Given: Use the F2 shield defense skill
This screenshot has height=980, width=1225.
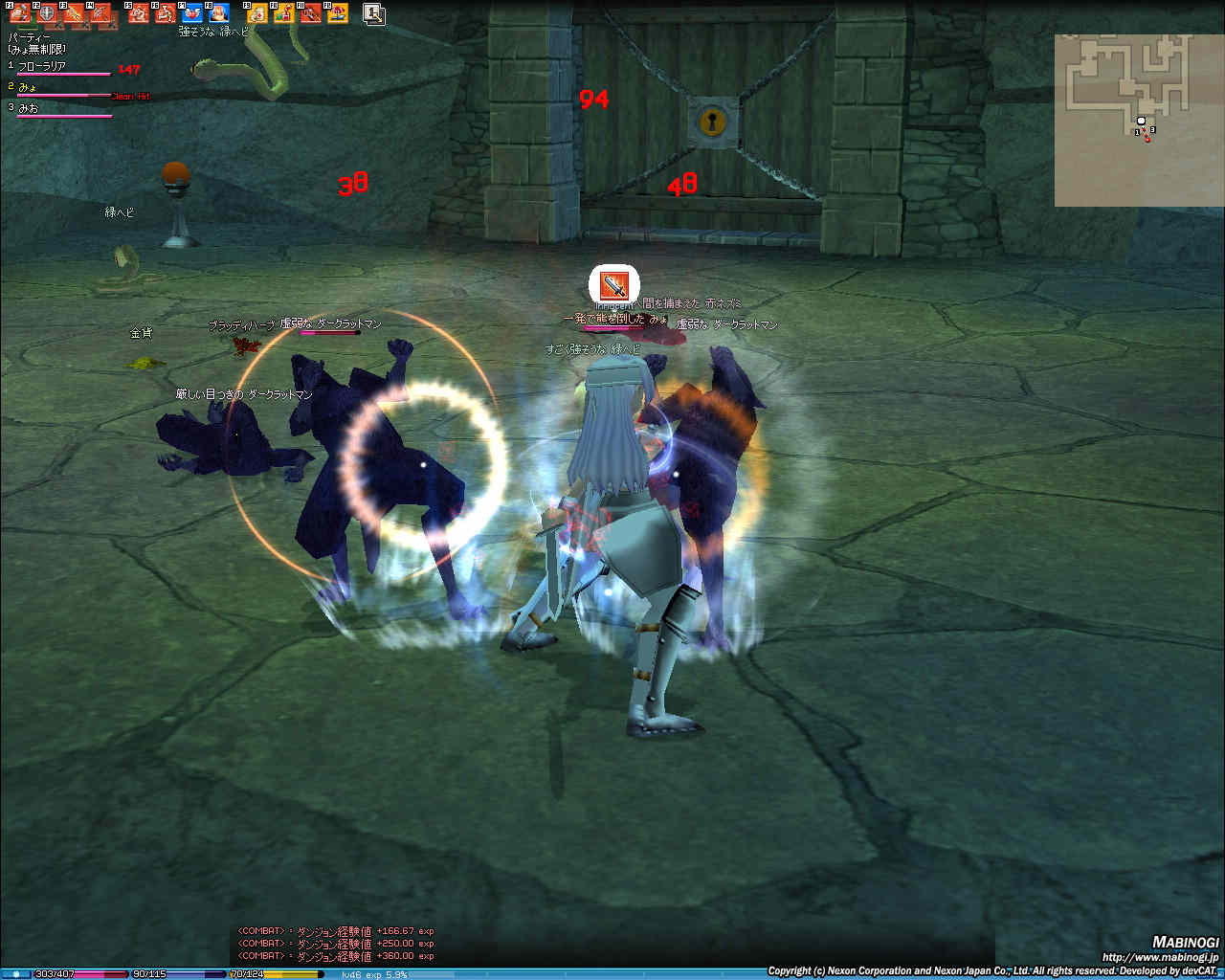Looking at the screenshot, I should coord(47,13).
